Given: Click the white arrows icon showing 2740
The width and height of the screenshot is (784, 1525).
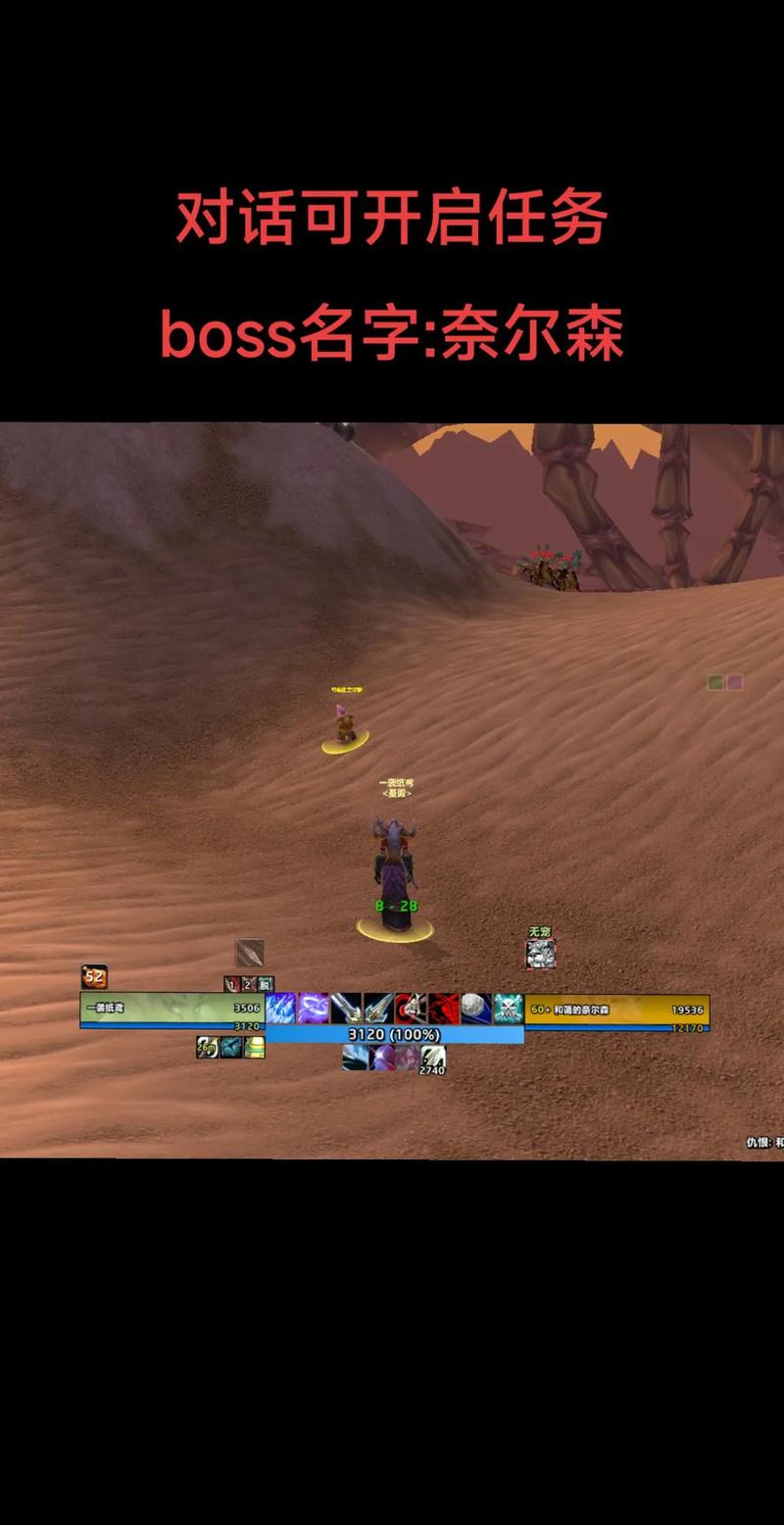Looking at the screenshot, I should (433, 1058).
